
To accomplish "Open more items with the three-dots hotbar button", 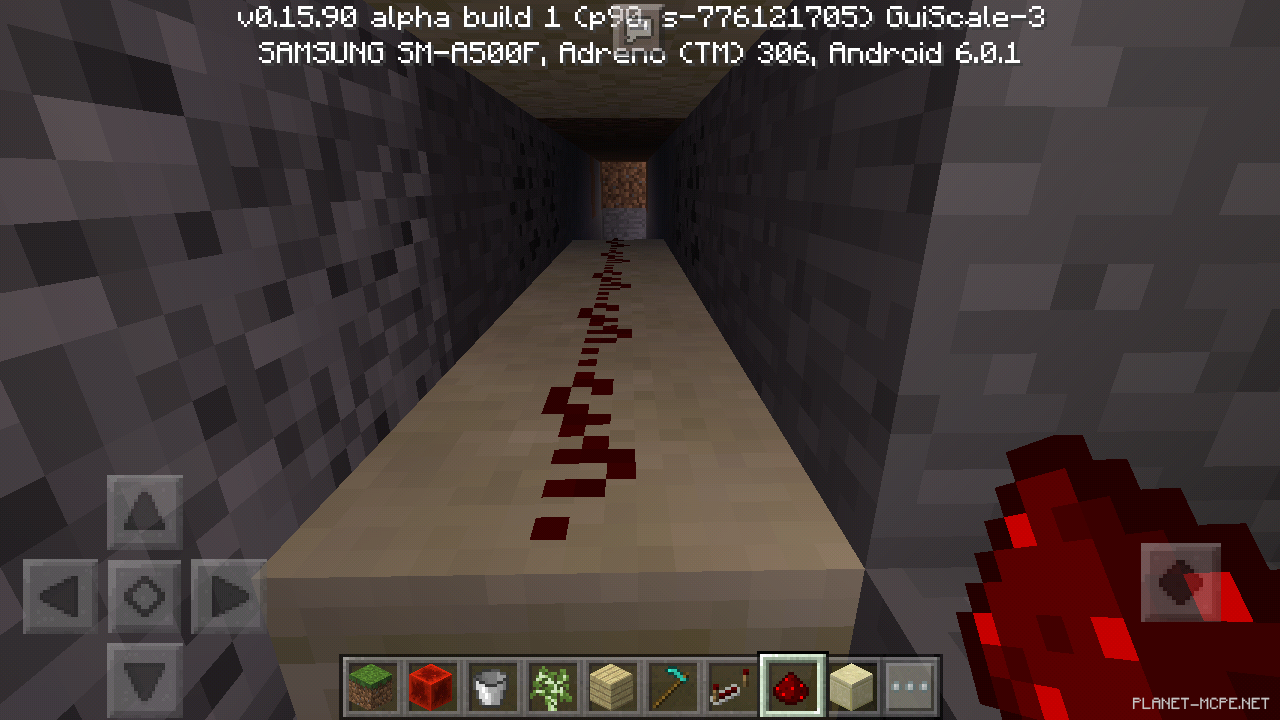I will 911,687.
